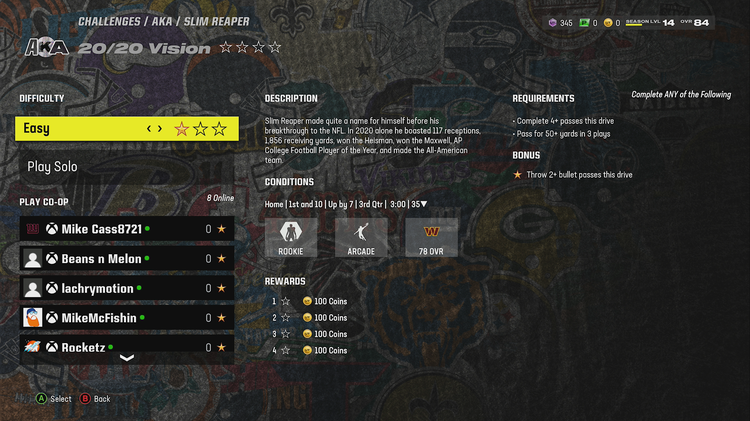This screenshot has width=750, height=421.
Task: Open the 78 OVR opponent team tile
Action: 431,238
